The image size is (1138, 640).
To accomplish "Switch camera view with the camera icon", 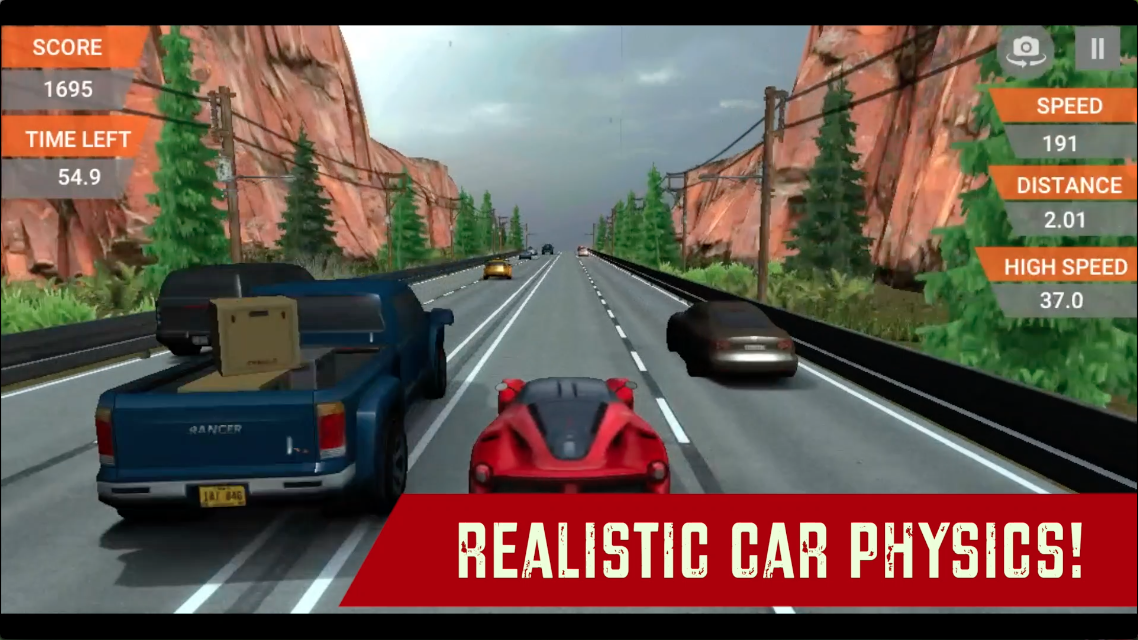I will point(1025,51).
